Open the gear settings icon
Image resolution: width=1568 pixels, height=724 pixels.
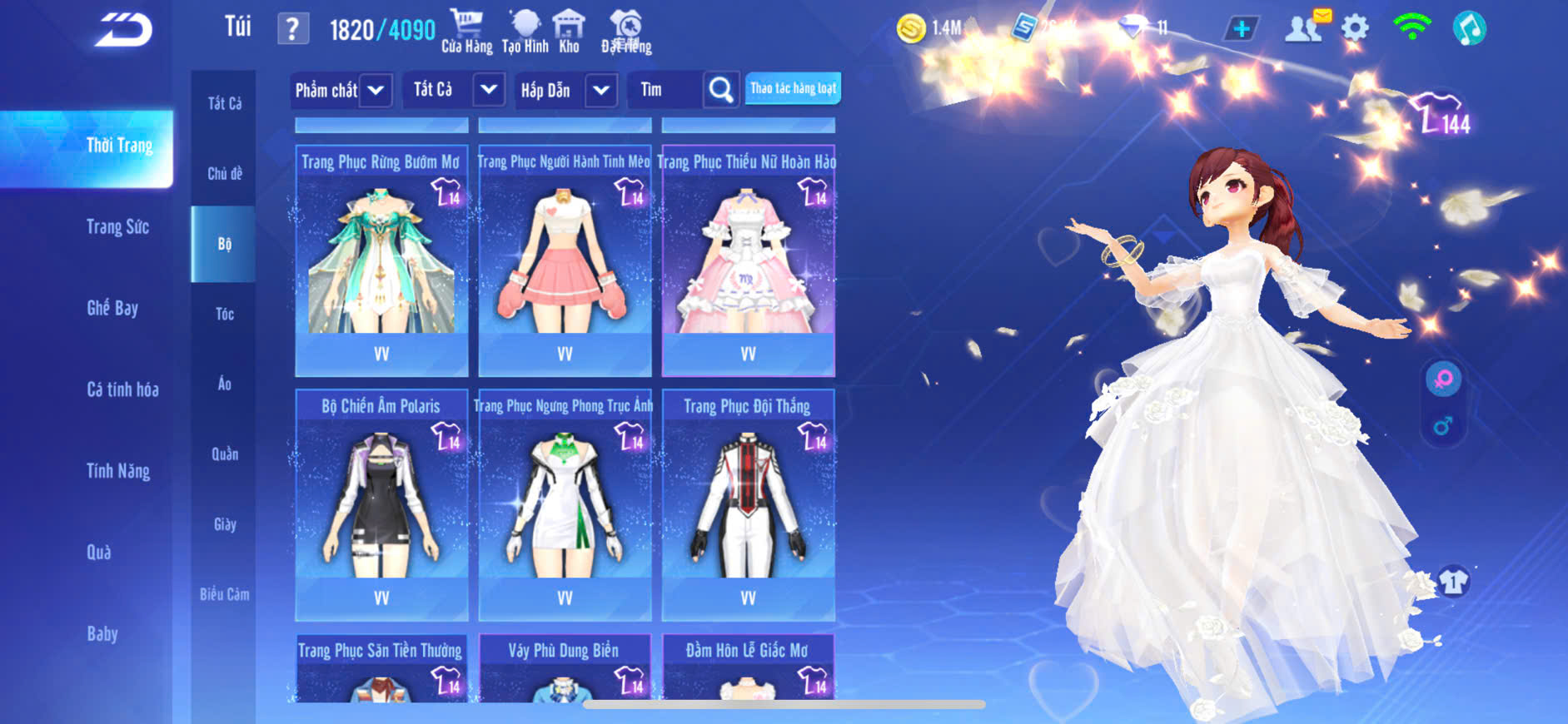click(1355, 29)
